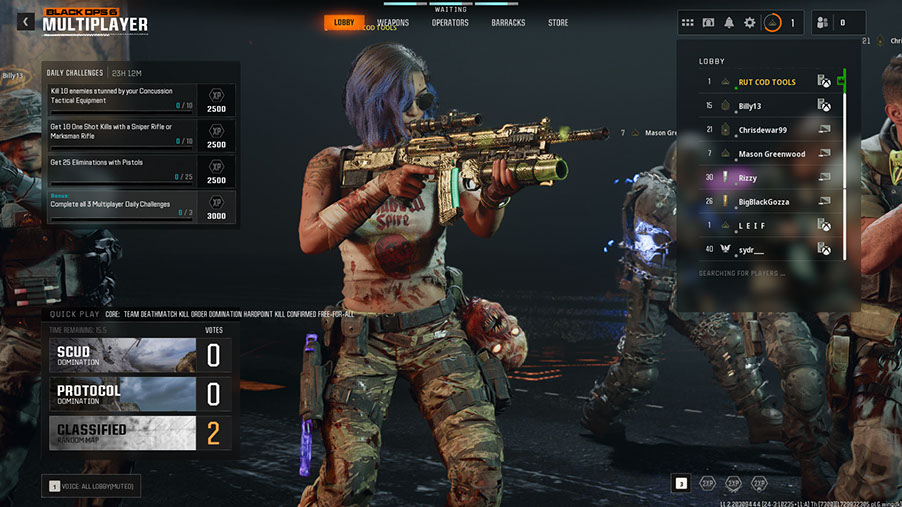The image size is (902, 507).
Task: Select player Mason Greenwood in lobby list
Action: point(769,154)
